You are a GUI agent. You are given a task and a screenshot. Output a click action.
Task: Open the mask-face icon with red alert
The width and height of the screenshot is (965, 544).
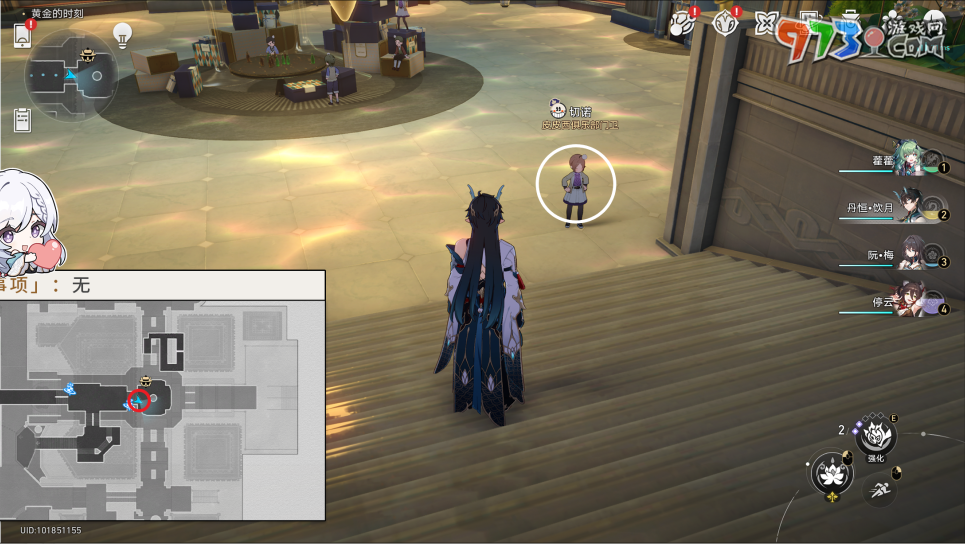(x=726, y=23)
